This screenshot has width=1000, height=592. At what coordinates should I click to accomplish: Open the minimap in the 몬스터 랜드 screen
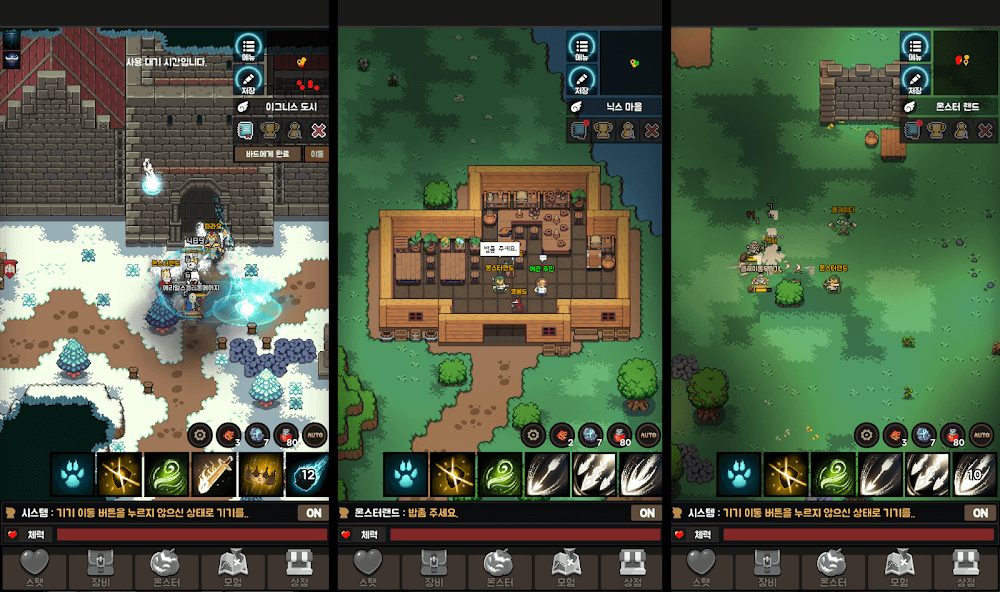[964, 62]
